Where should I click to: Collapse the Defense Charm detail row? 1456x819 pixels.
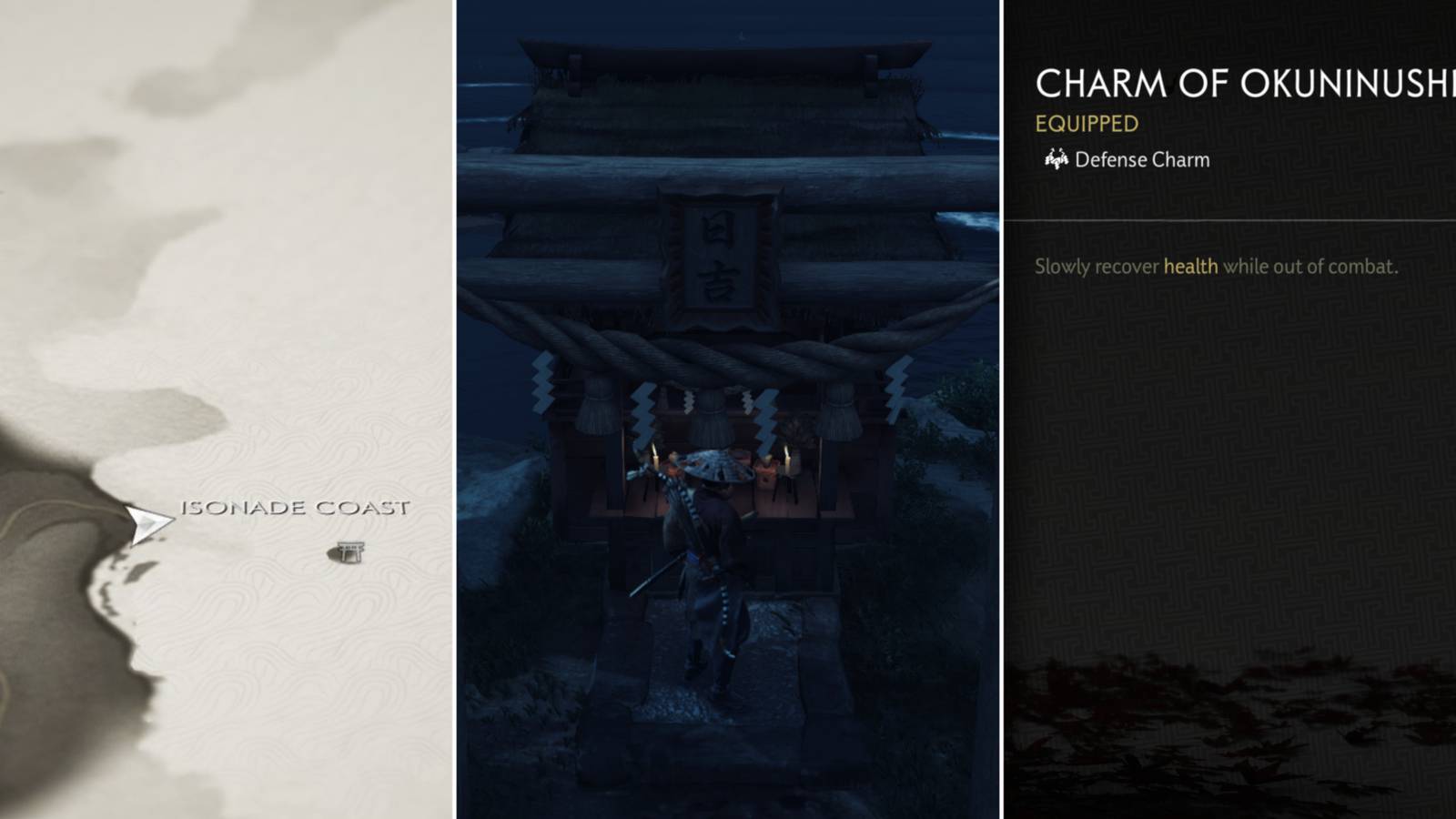point(1141,159)
